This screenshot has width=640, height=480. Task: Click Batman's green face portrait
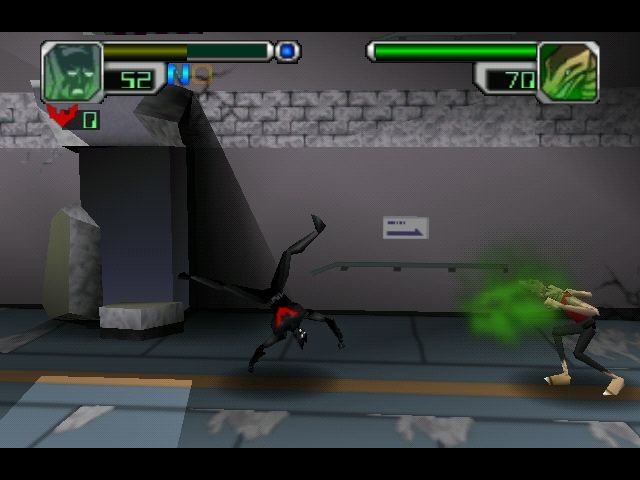(72, 71)
